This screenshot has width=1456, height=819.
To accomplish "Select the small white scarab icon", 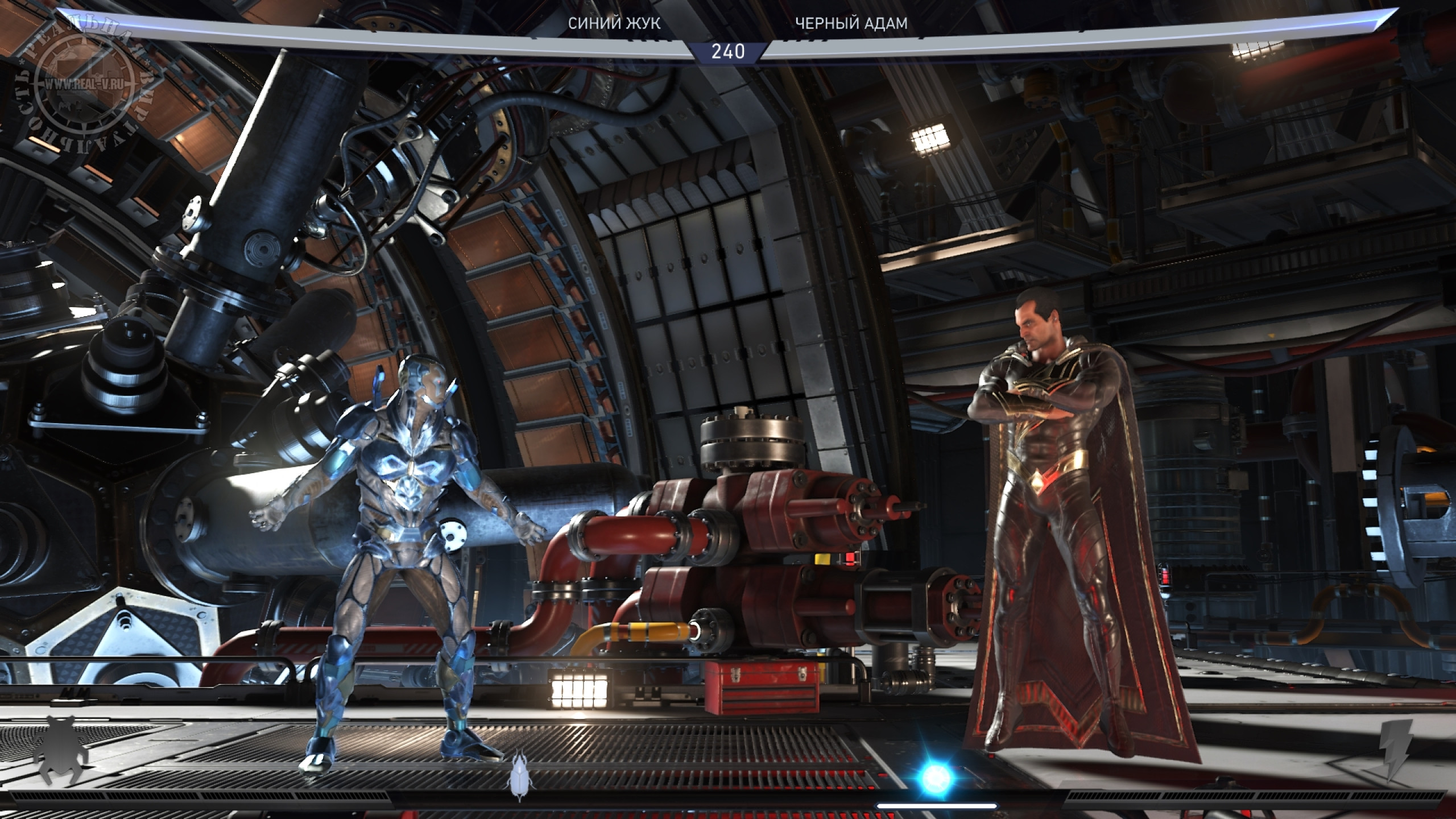I will (519, 776).
